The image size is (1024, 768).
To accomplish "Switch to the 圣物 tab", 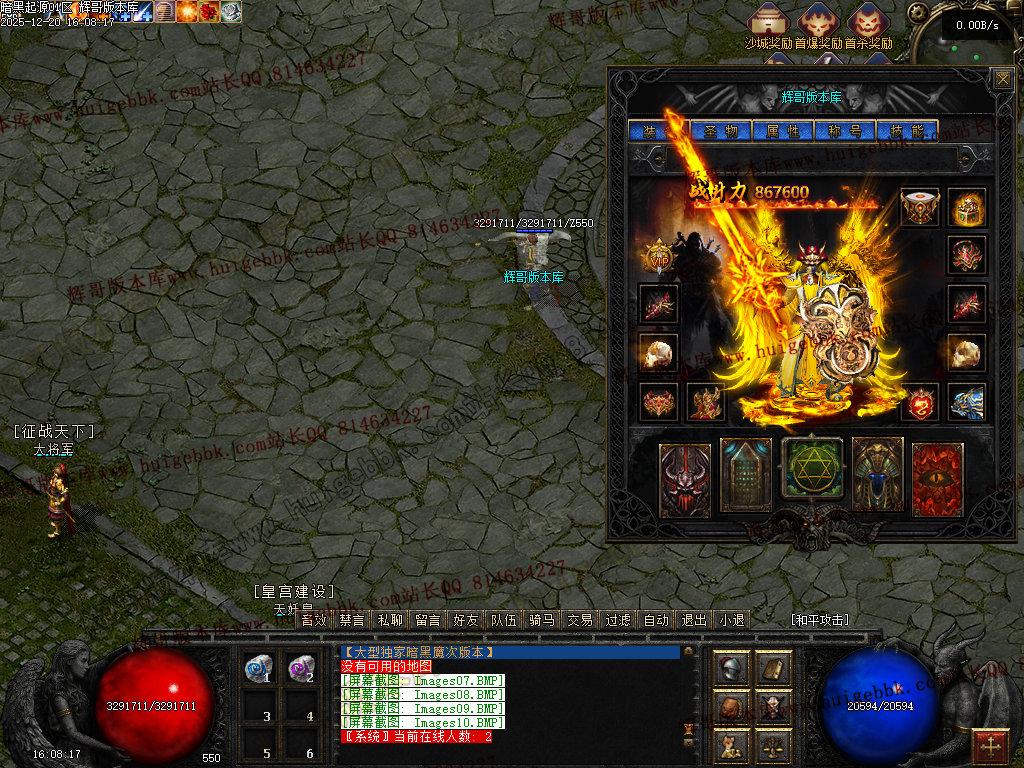I will [720, 131].
